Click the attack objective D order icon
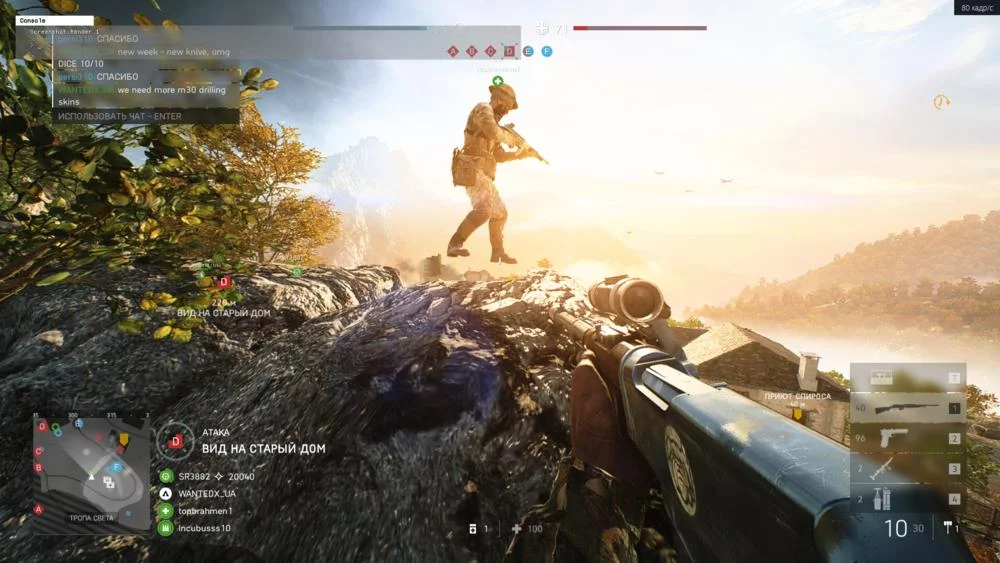This screenshot has width=1000, height=563. (176, 440)
